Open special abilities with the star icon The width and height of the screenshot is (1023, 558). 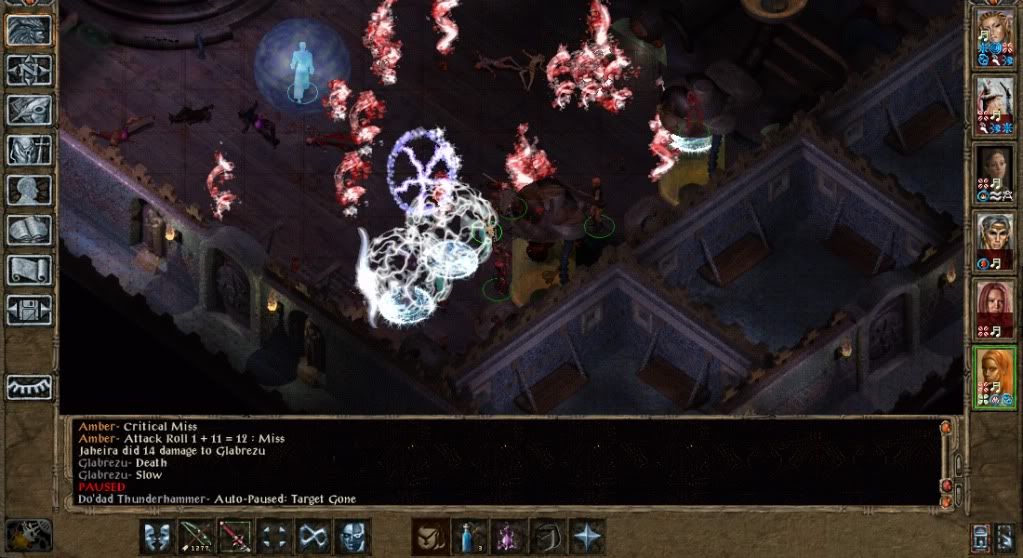(x=585, y=536)
